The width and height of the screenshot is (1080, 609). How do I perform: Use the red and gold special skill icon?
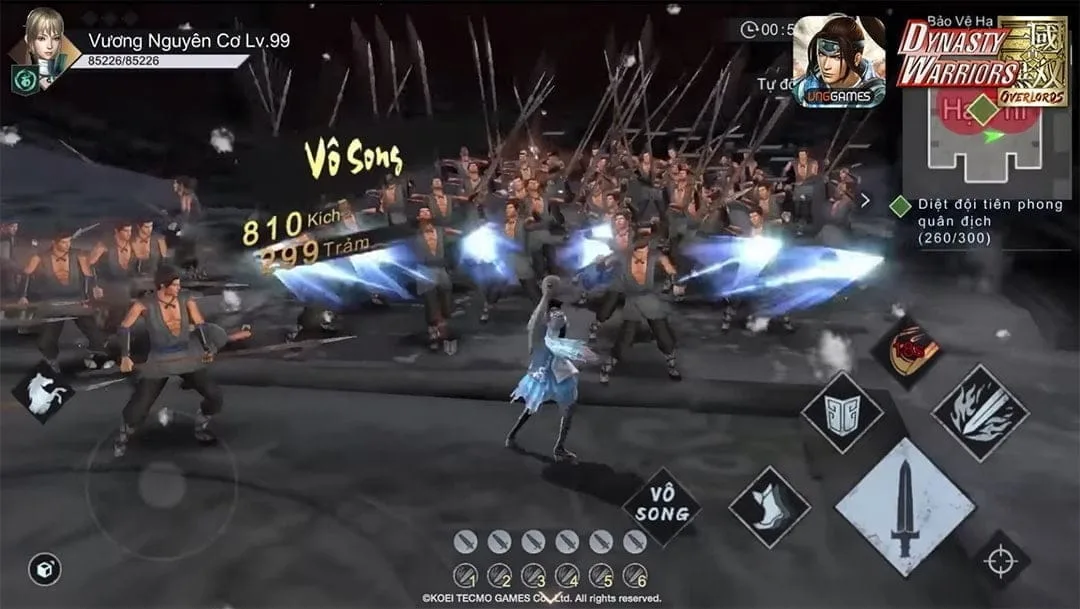pyautogui.click(x=907, y=352)
